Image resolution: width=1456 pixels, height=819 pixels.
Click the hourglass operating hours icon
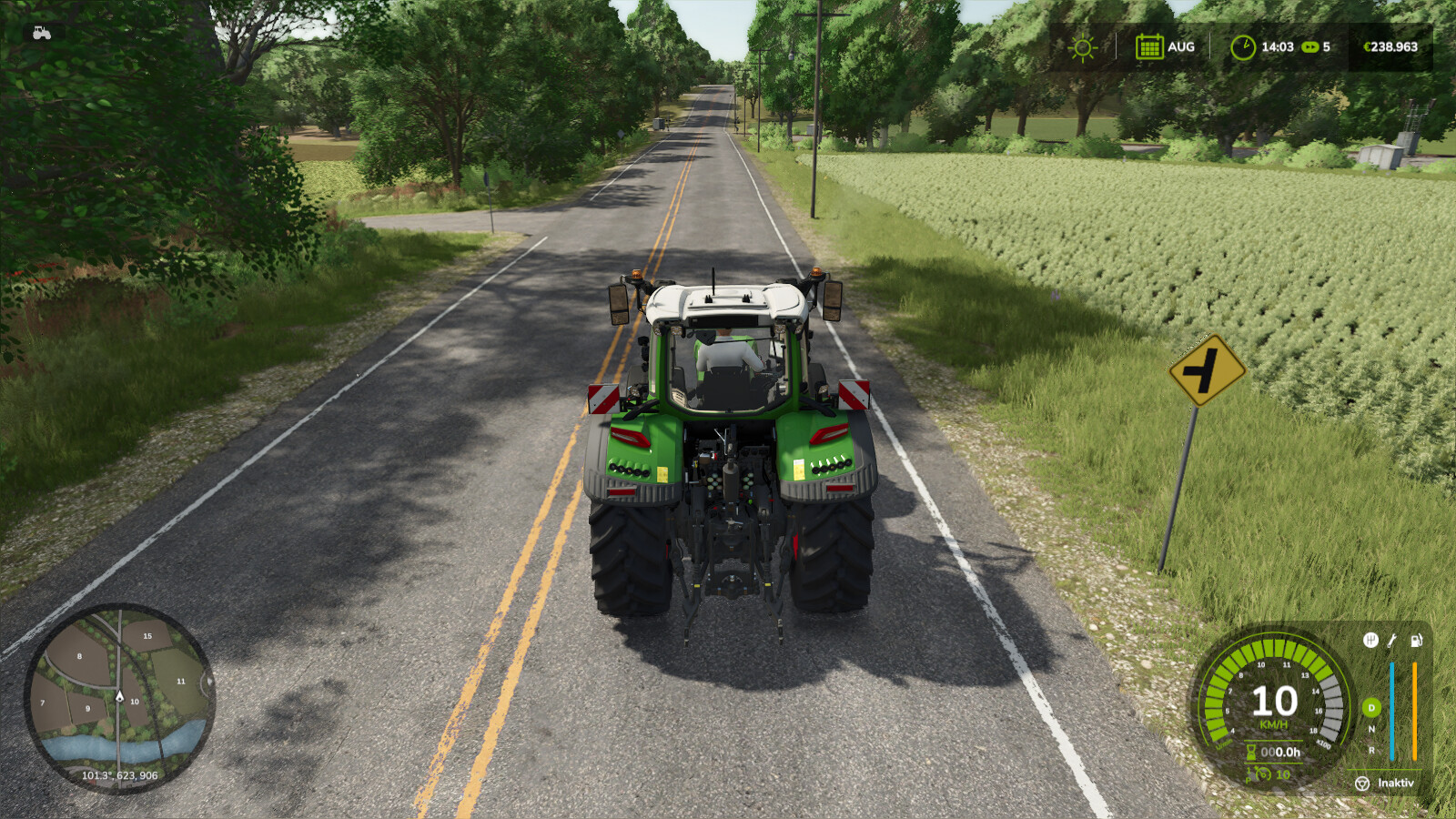pos(1250,751)
